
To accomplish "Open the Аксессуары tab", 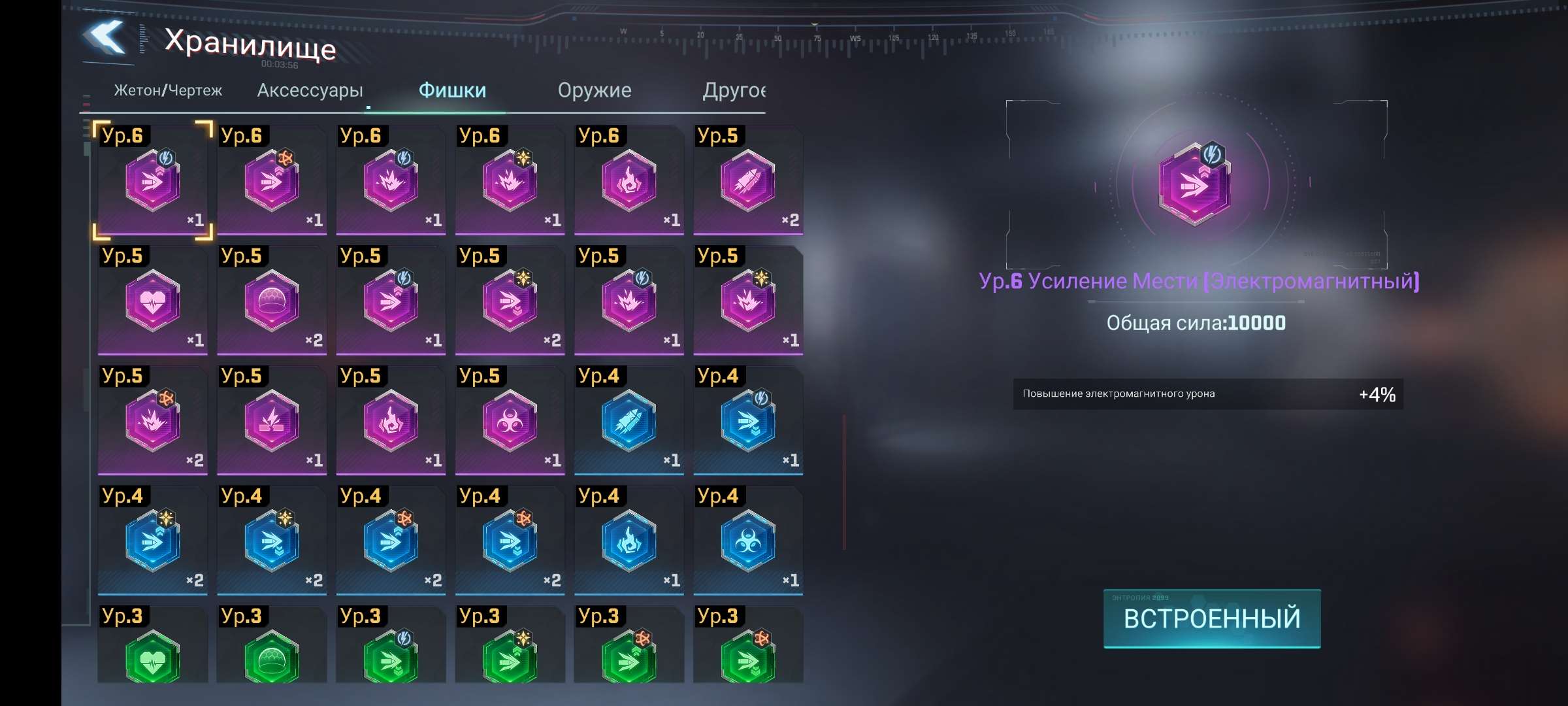I will tap(310, 90).
